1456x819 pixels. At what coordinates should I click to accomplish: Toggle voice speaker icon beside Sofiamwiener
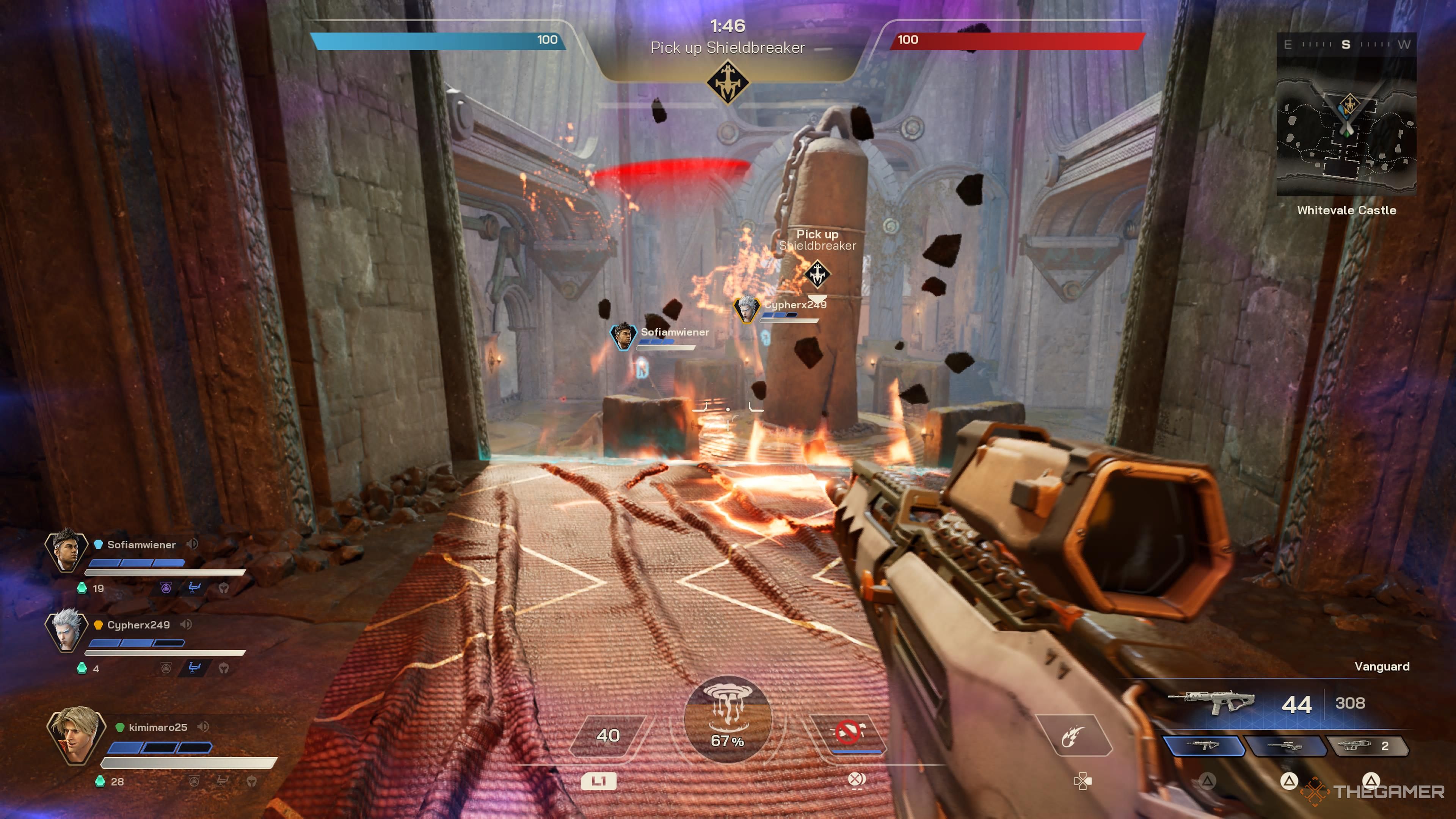pyautogui.click(x=192, y=544)
